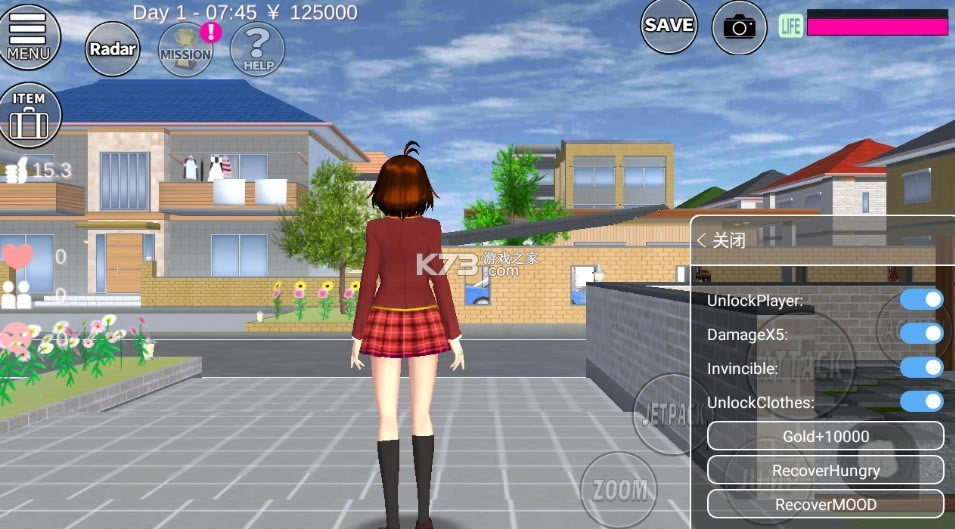Close the cheat panel with 关闭
The image size is (955, 529).
[722, 240]
